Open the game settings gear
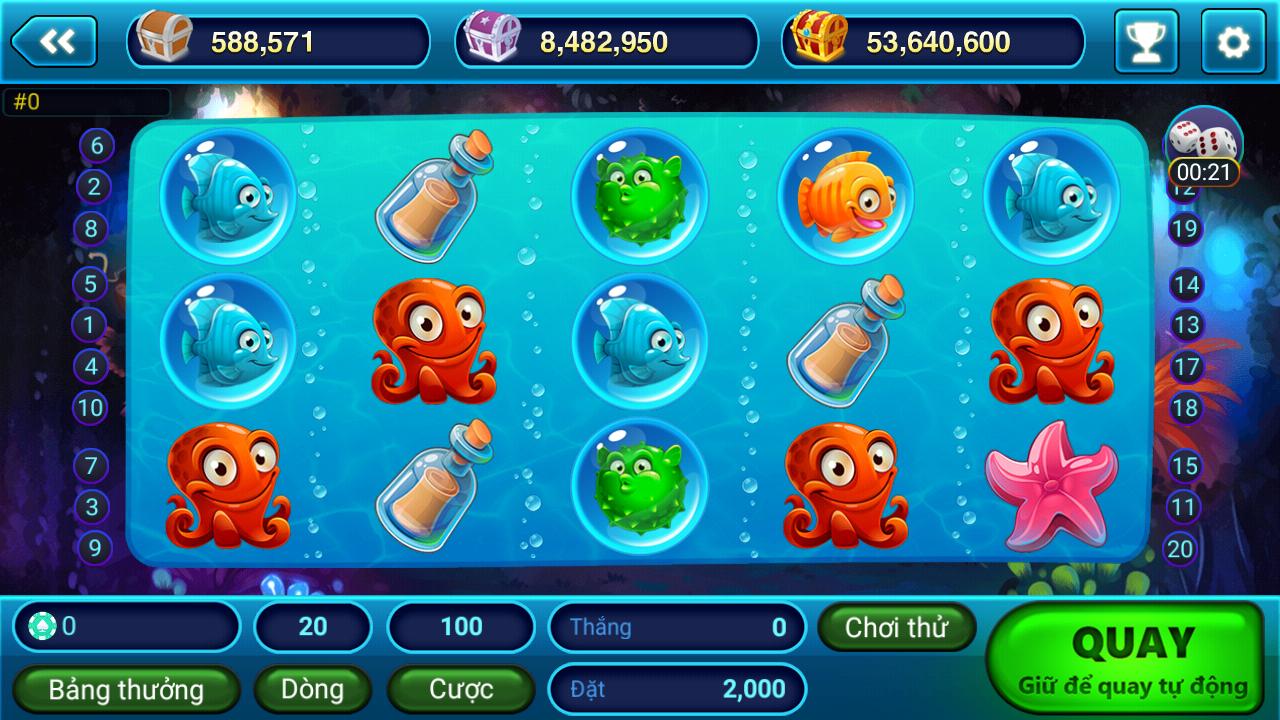1280x720 pixels. click(x=1231, y=40)
